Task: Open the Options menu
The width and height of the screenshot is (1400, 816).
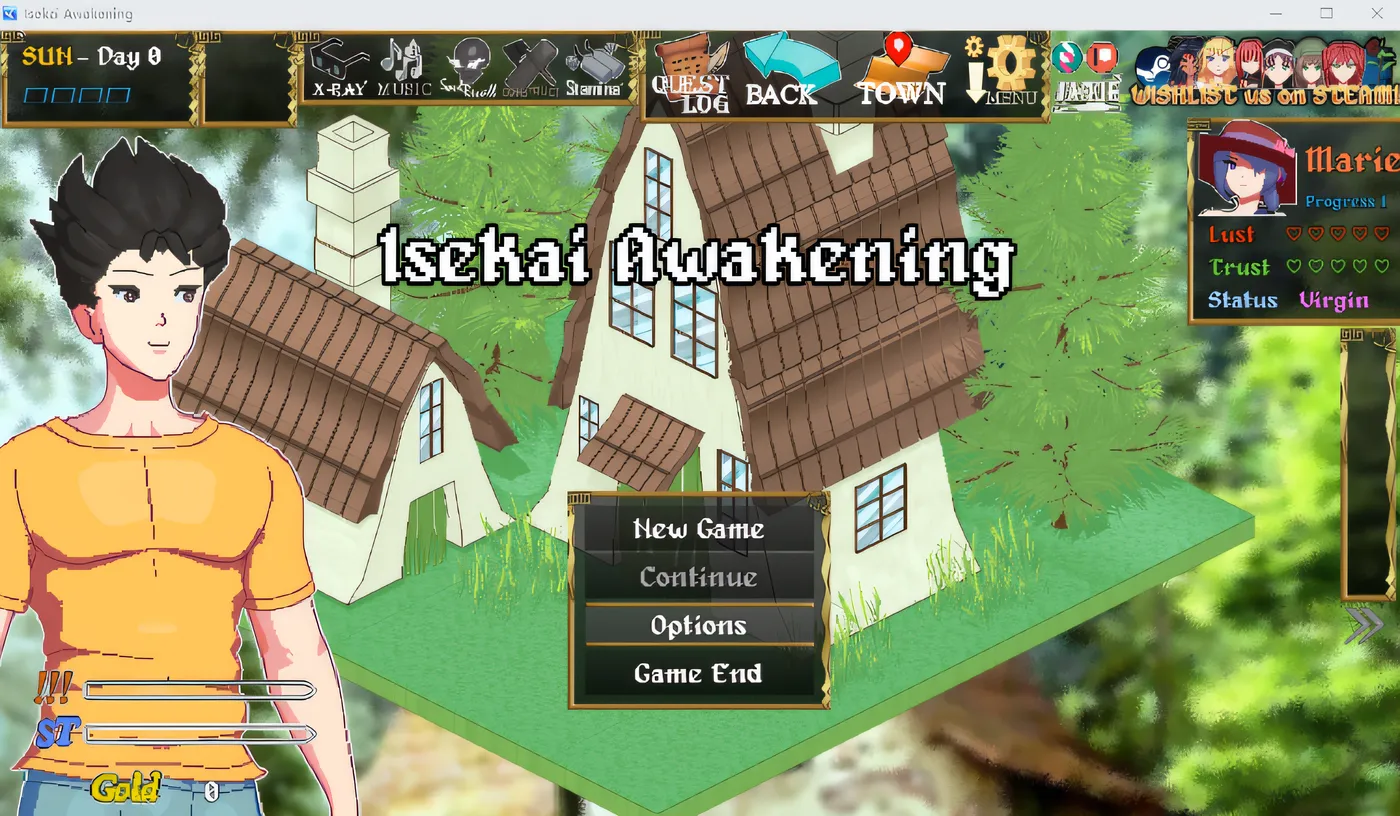Action: pos(699,625)
